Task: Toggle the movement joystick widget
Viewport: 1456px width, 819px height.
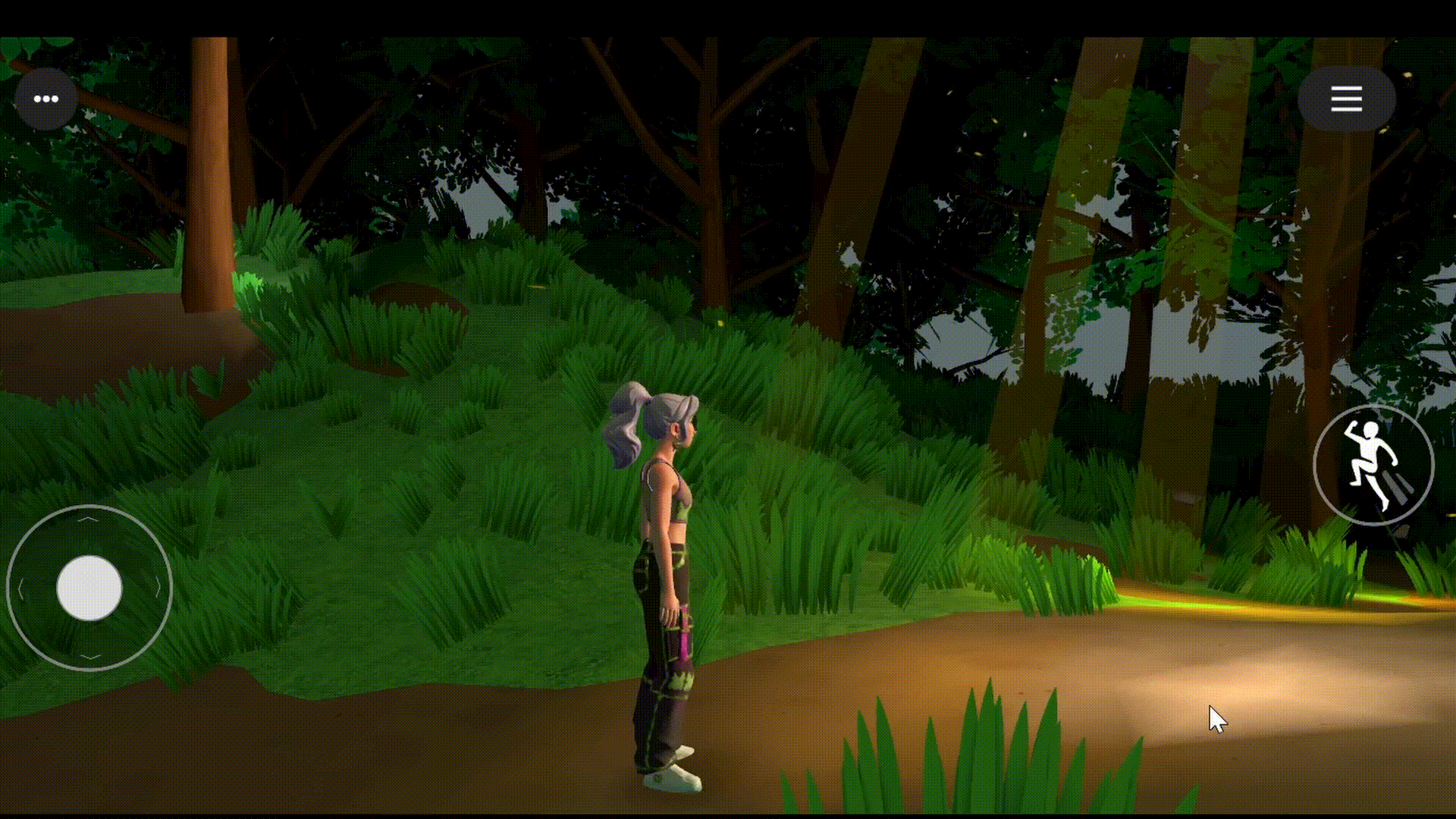Action: tap(89, 589)
